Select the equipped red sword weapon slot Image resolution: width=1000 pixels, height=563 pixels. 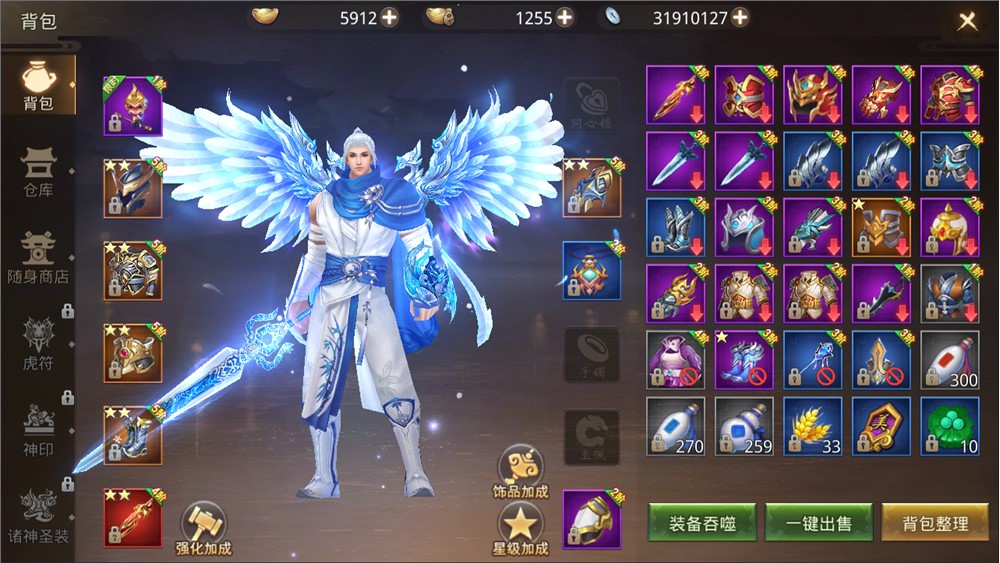[x=133, y=518]
